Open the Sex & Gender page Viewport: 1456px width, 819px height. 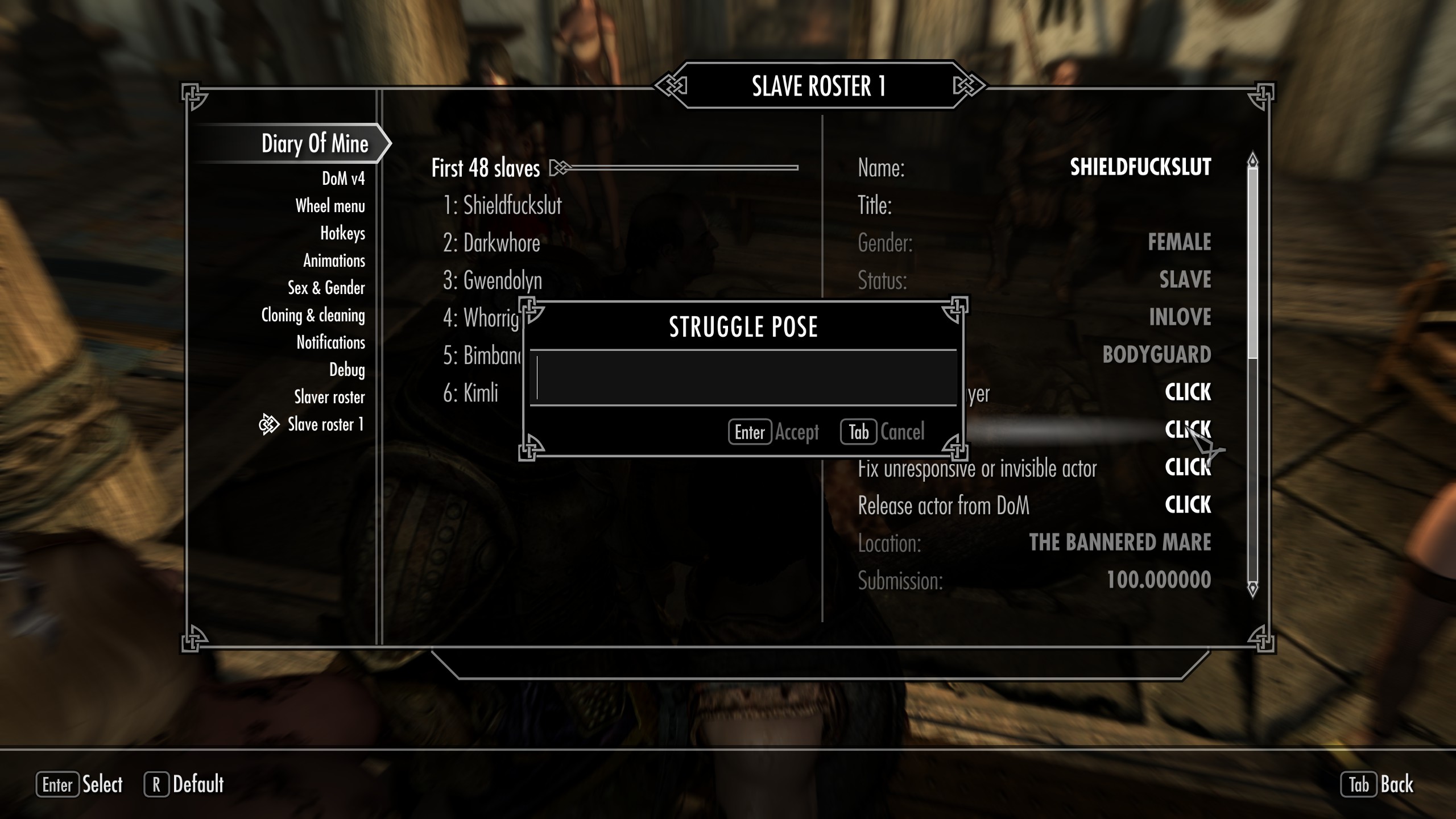click(x=326, y=288)
